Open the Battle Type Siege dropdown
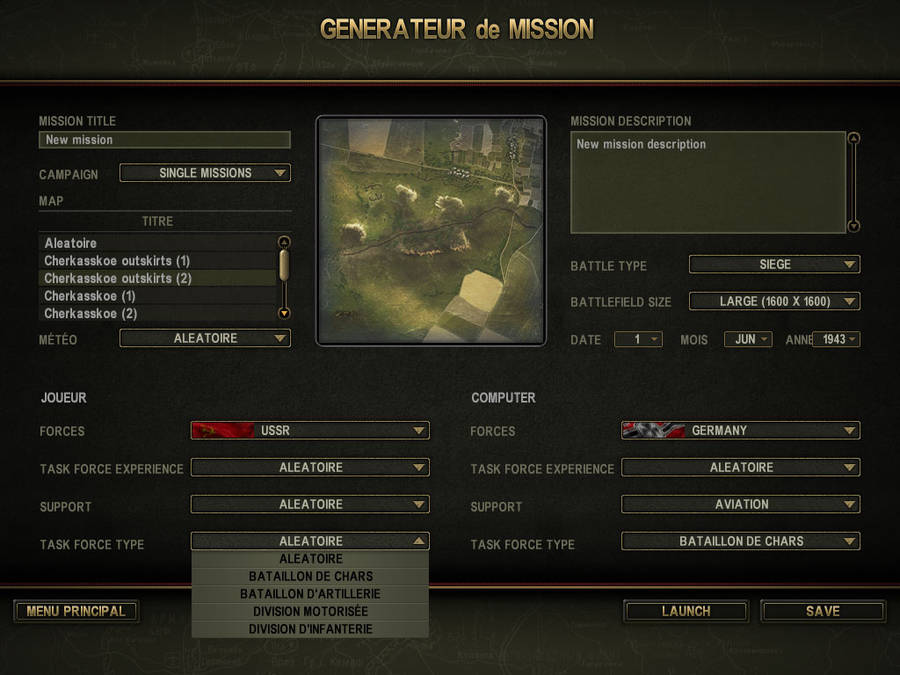This screenshot has width=900, height=675. click(775, 265)
